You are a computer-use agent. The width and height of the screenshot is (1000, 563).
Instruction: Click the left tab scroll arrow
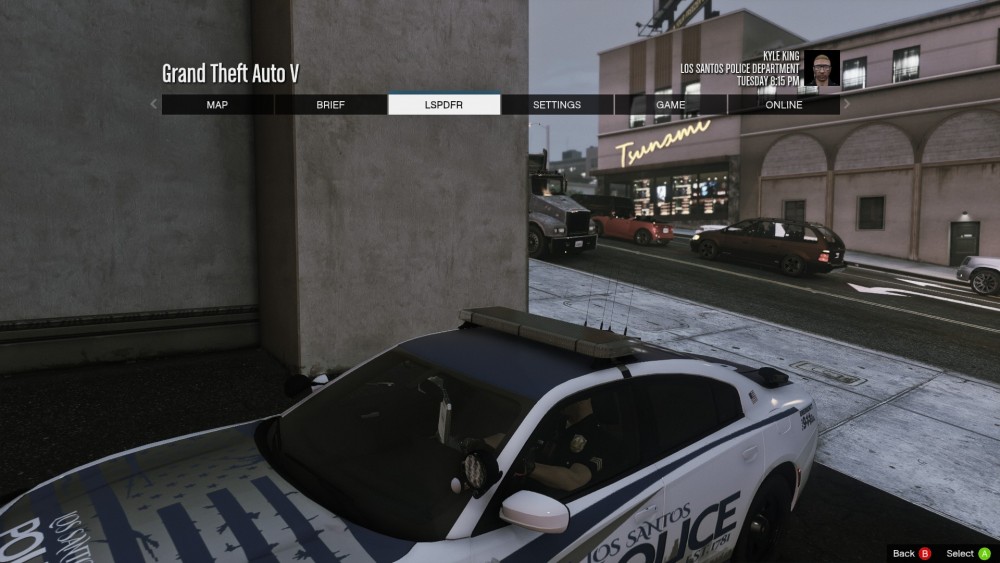tap(153, 104)
